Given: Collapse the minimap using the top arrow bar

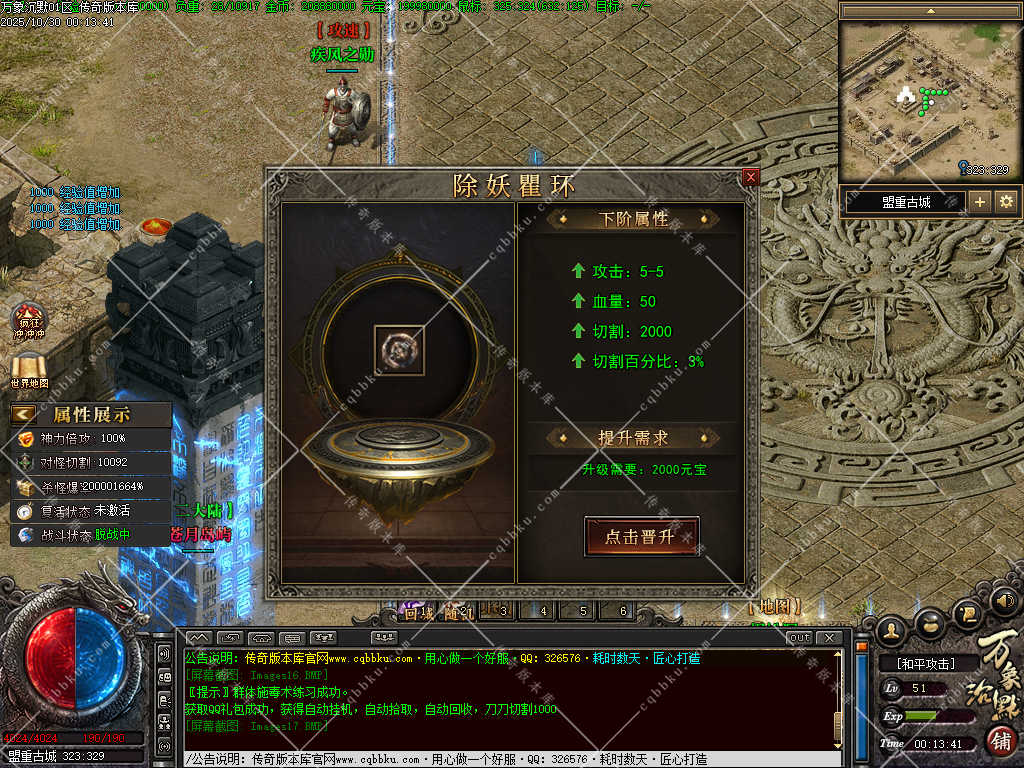Looking at the screenshot, I should (930, 10).
